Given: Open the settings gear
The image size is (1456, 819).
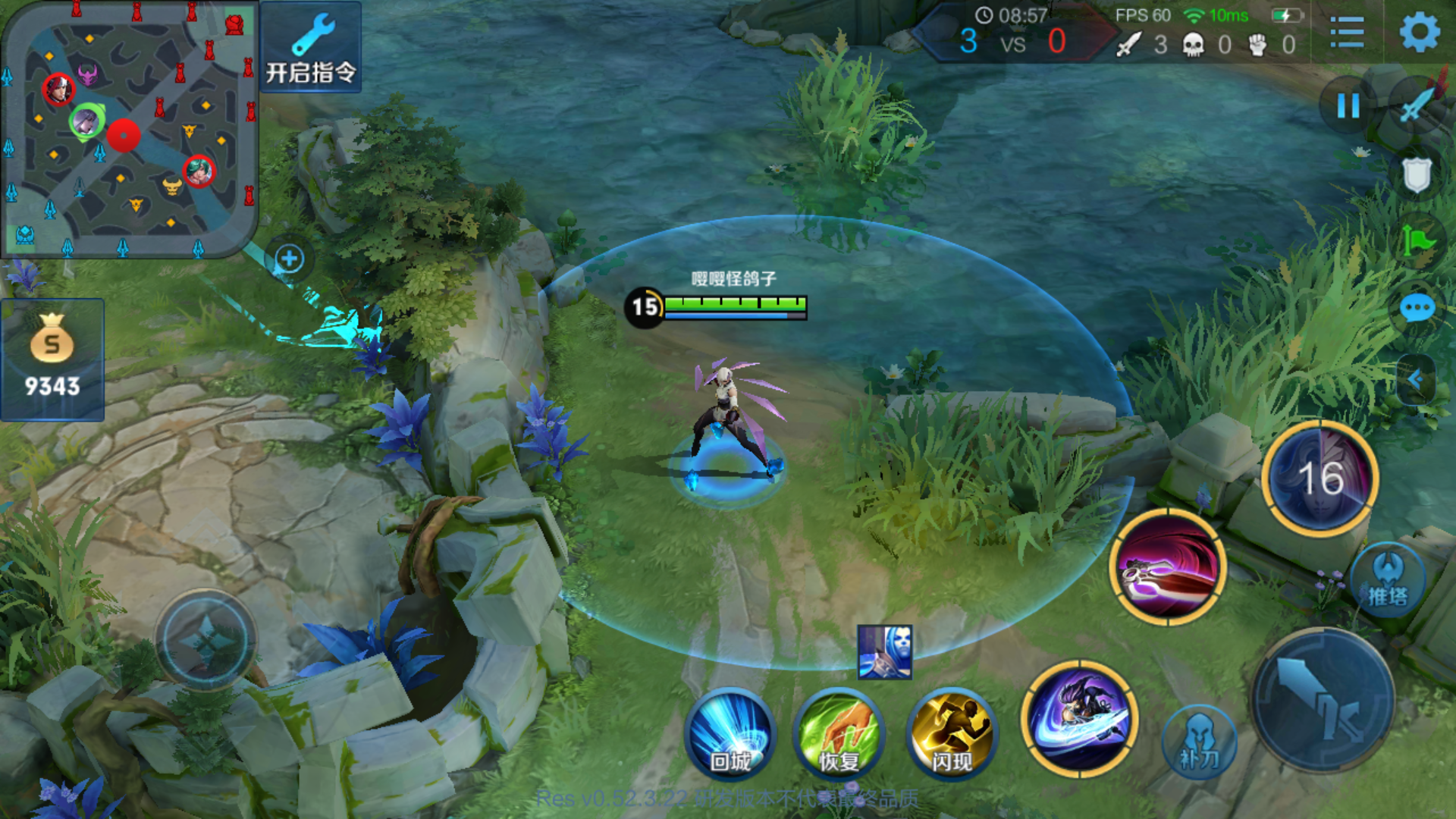Looking at the screenshot, I should click(1422, 32).
